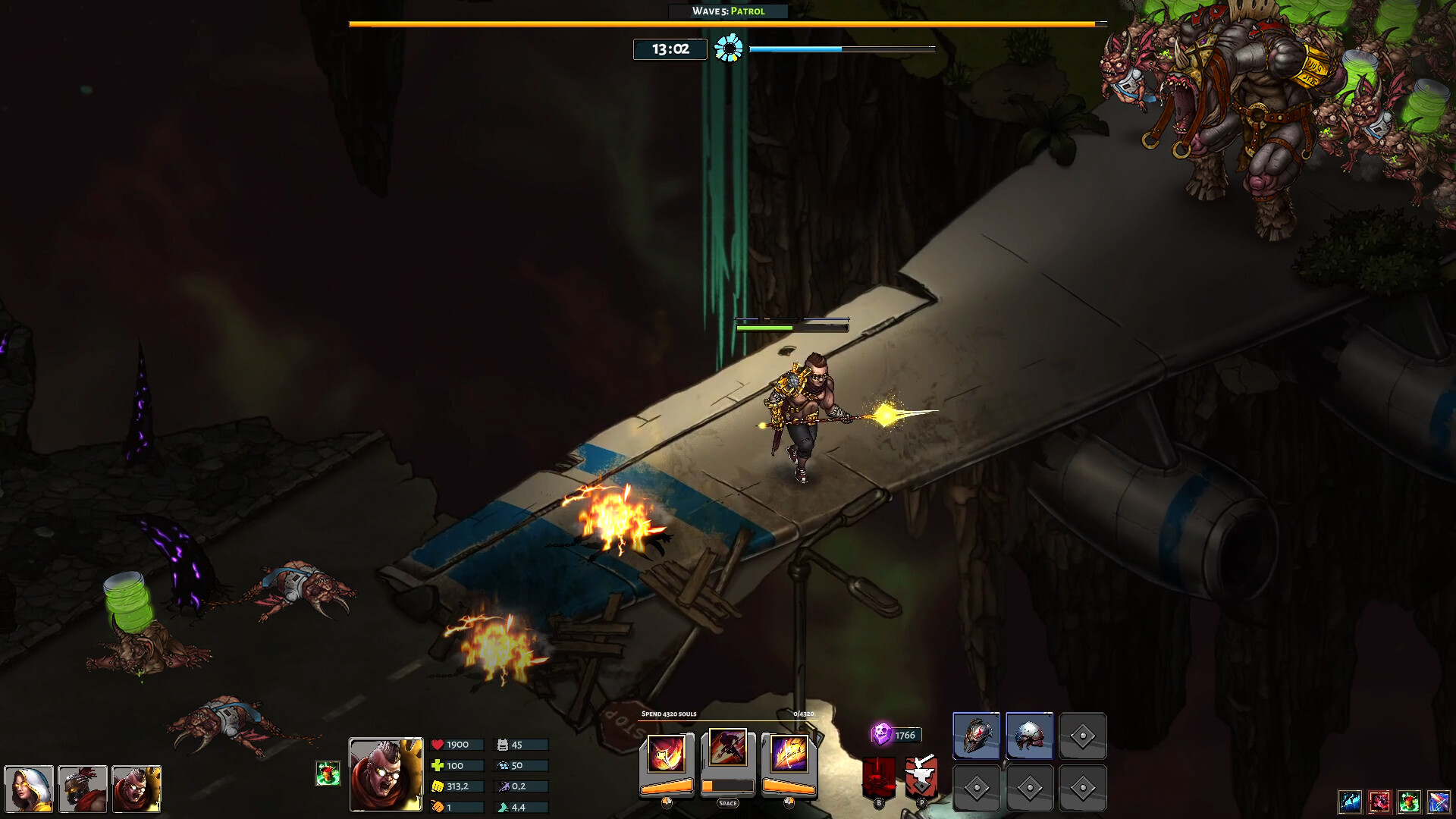Select the silver helmet item slot
This screenshot has width=1456, height=819.
1029,736
